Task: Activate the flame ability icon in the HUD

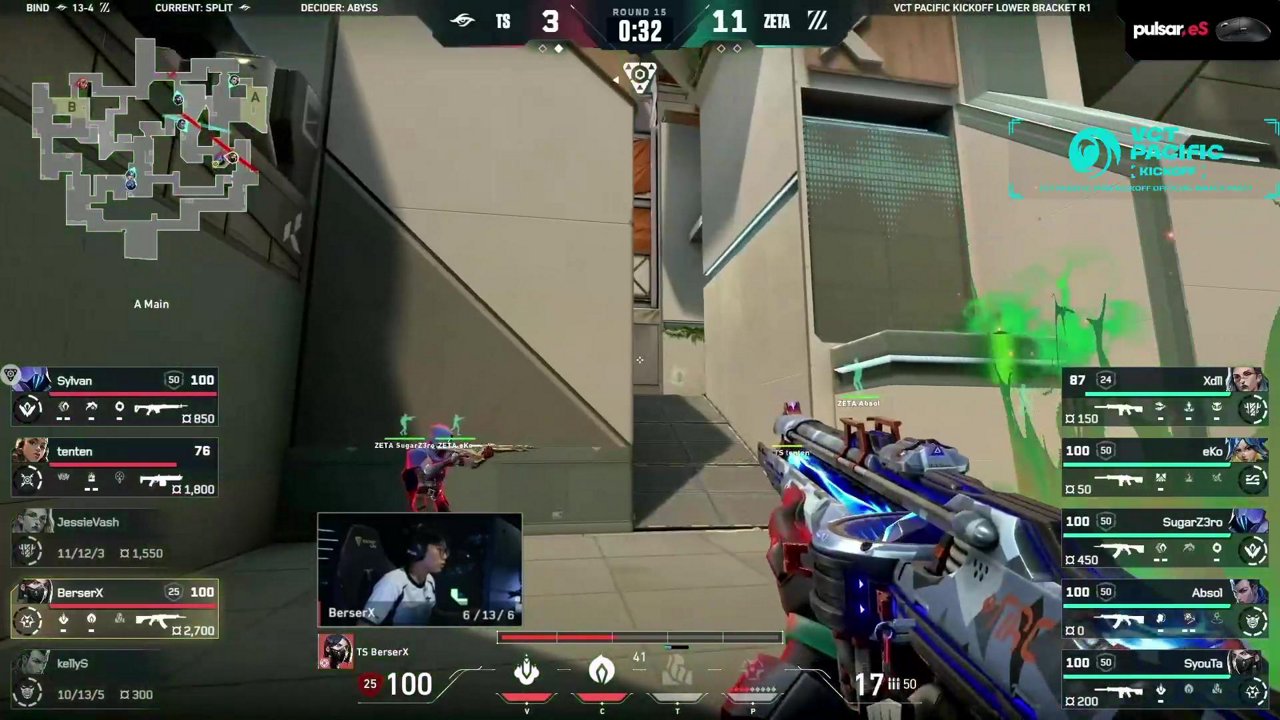Action: point(601,671)
